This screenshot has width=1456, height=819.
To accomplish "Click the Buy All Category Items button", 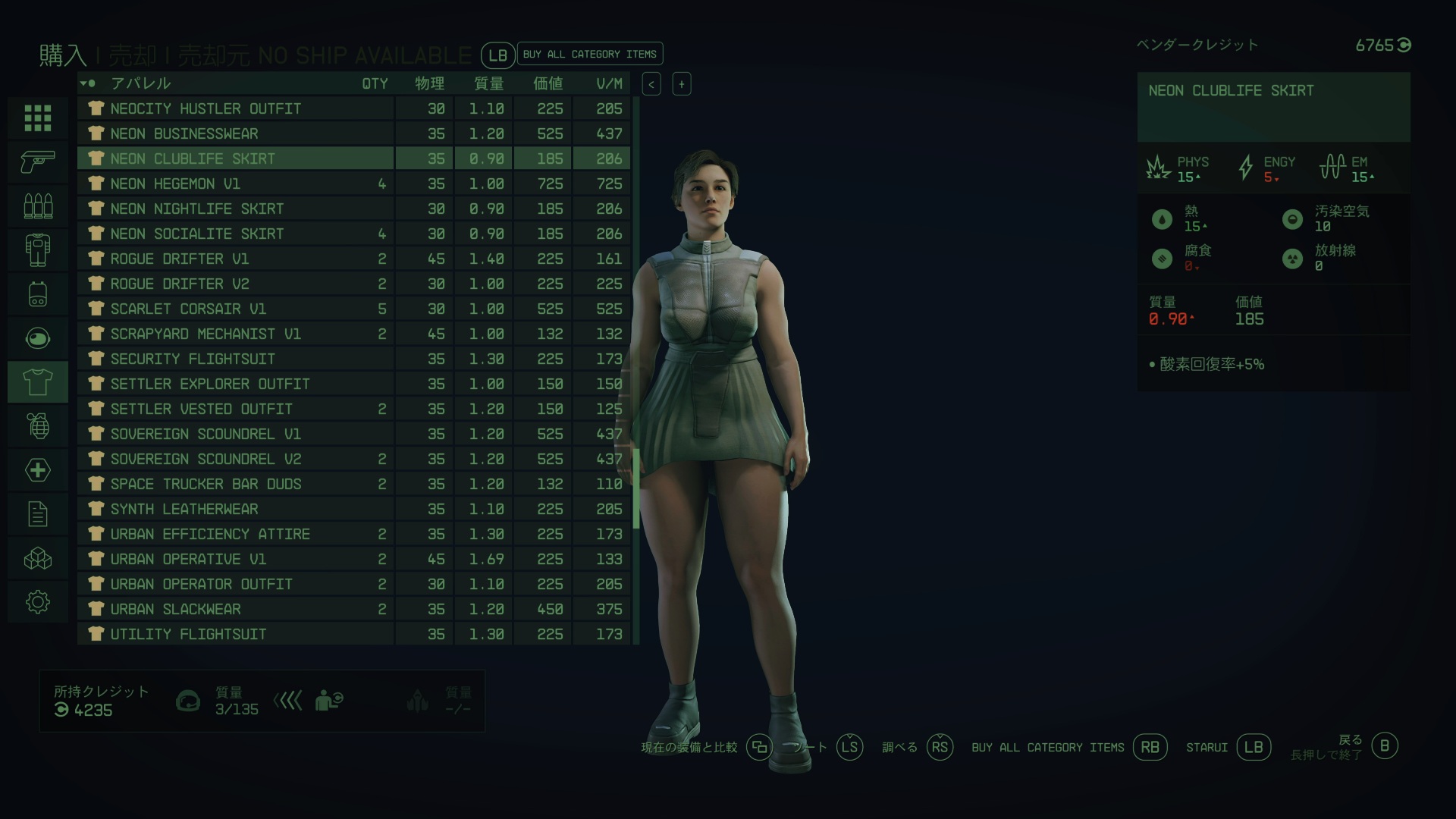I will pyautogui.click(x=589, y=54).
